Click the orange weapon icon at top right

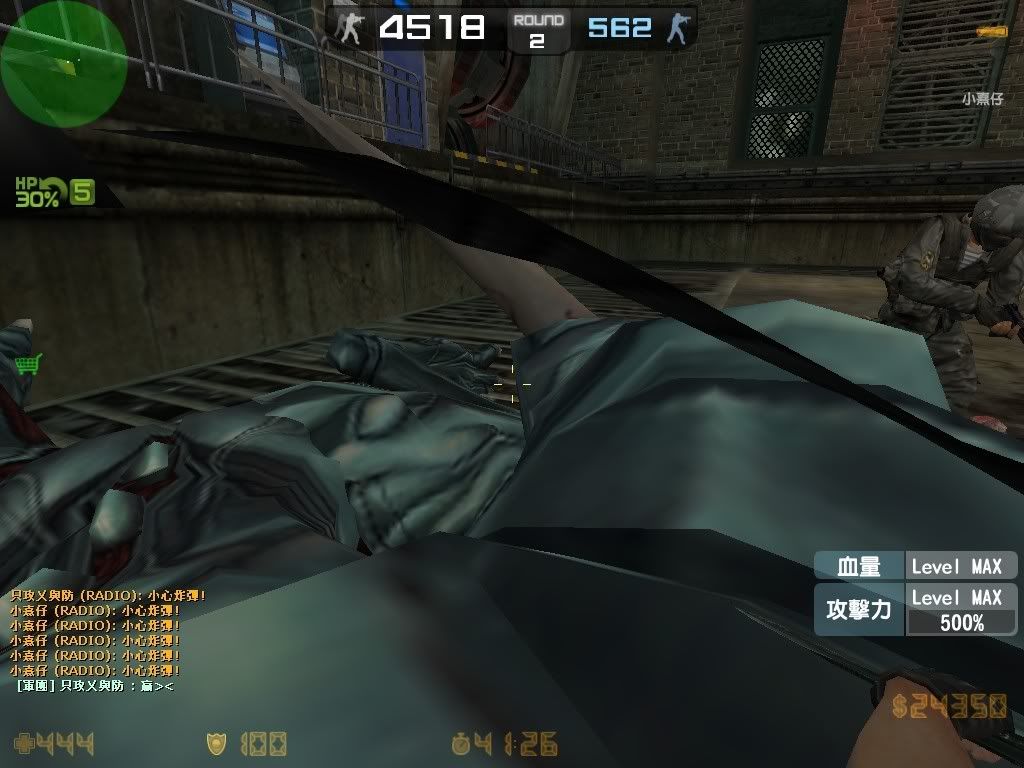[991, 32]
